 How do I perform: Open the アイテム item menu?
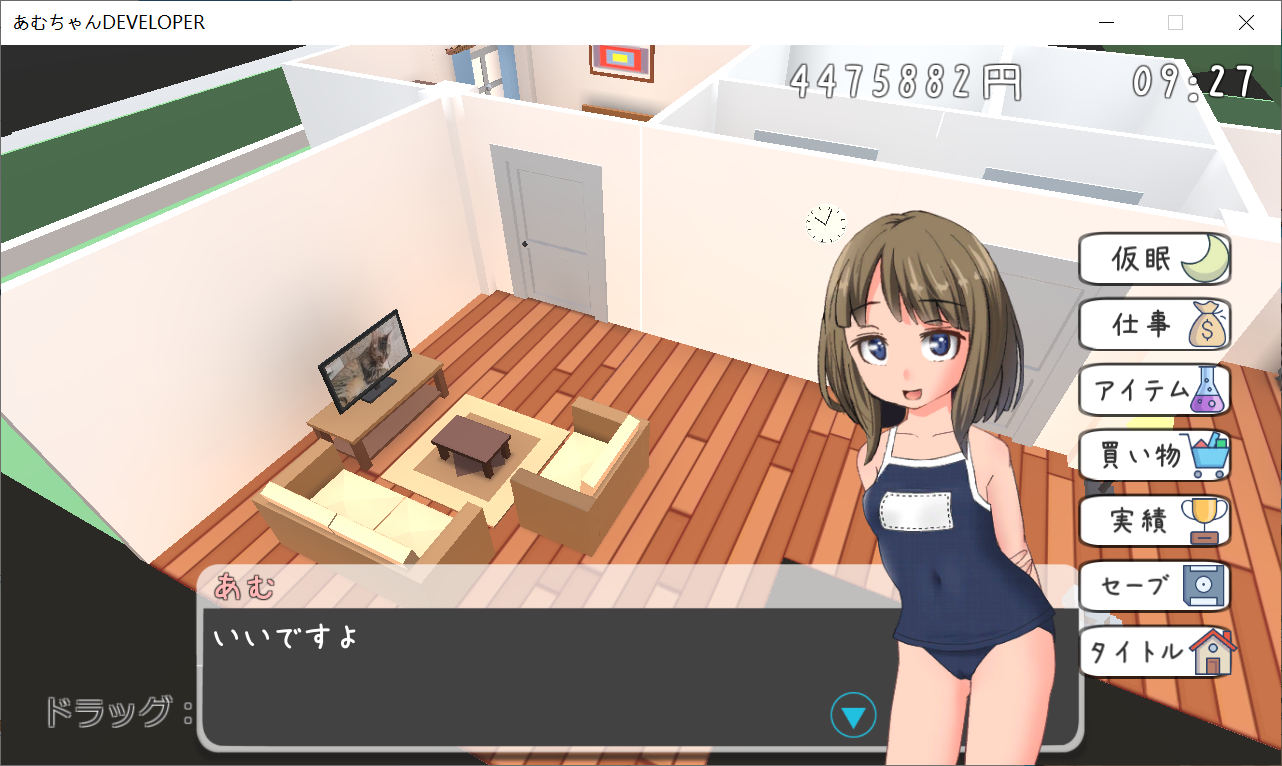1150,390
